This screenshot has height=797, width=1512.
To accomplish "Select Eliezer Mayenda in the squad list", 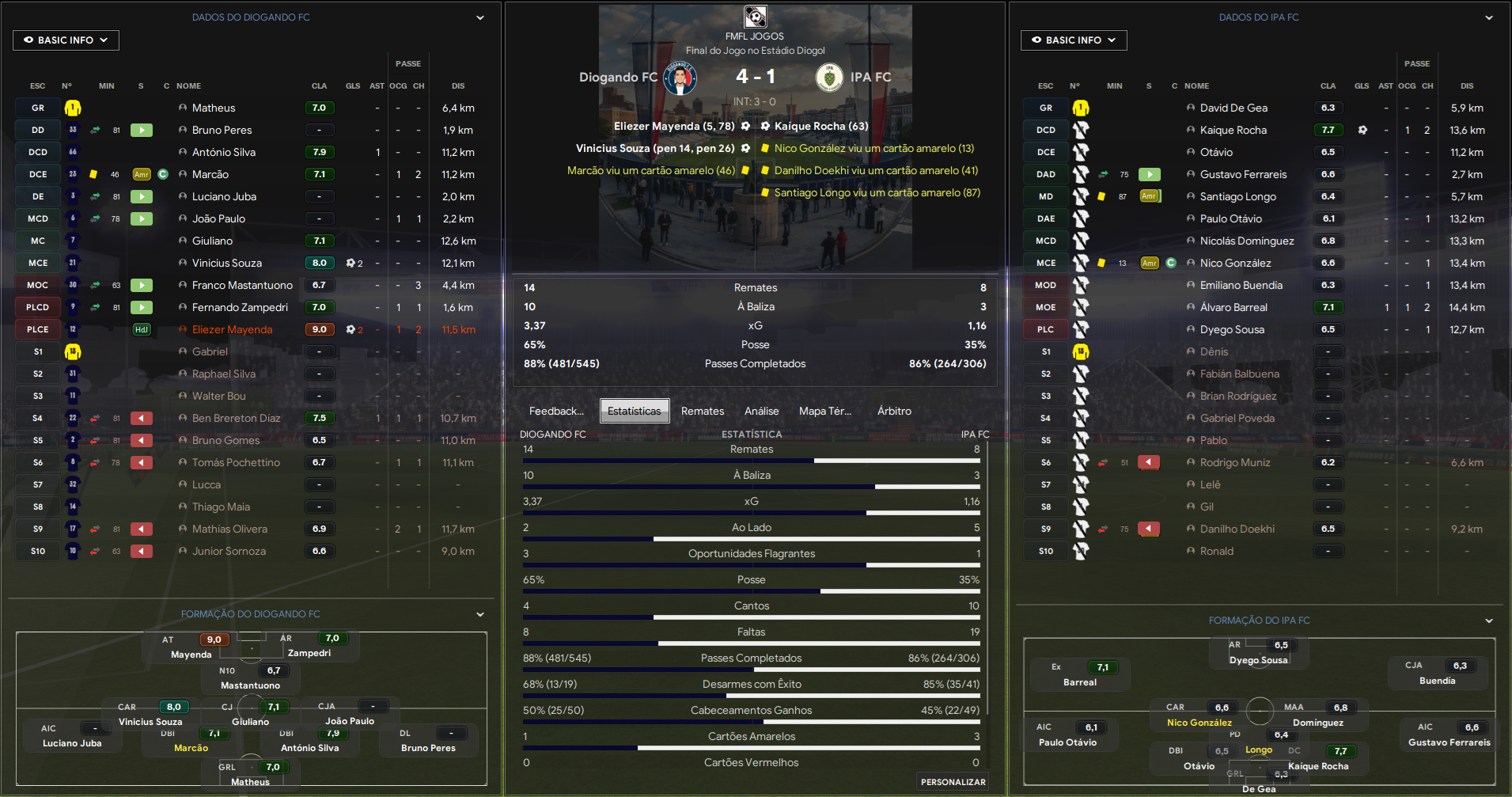I will (232, 329).
